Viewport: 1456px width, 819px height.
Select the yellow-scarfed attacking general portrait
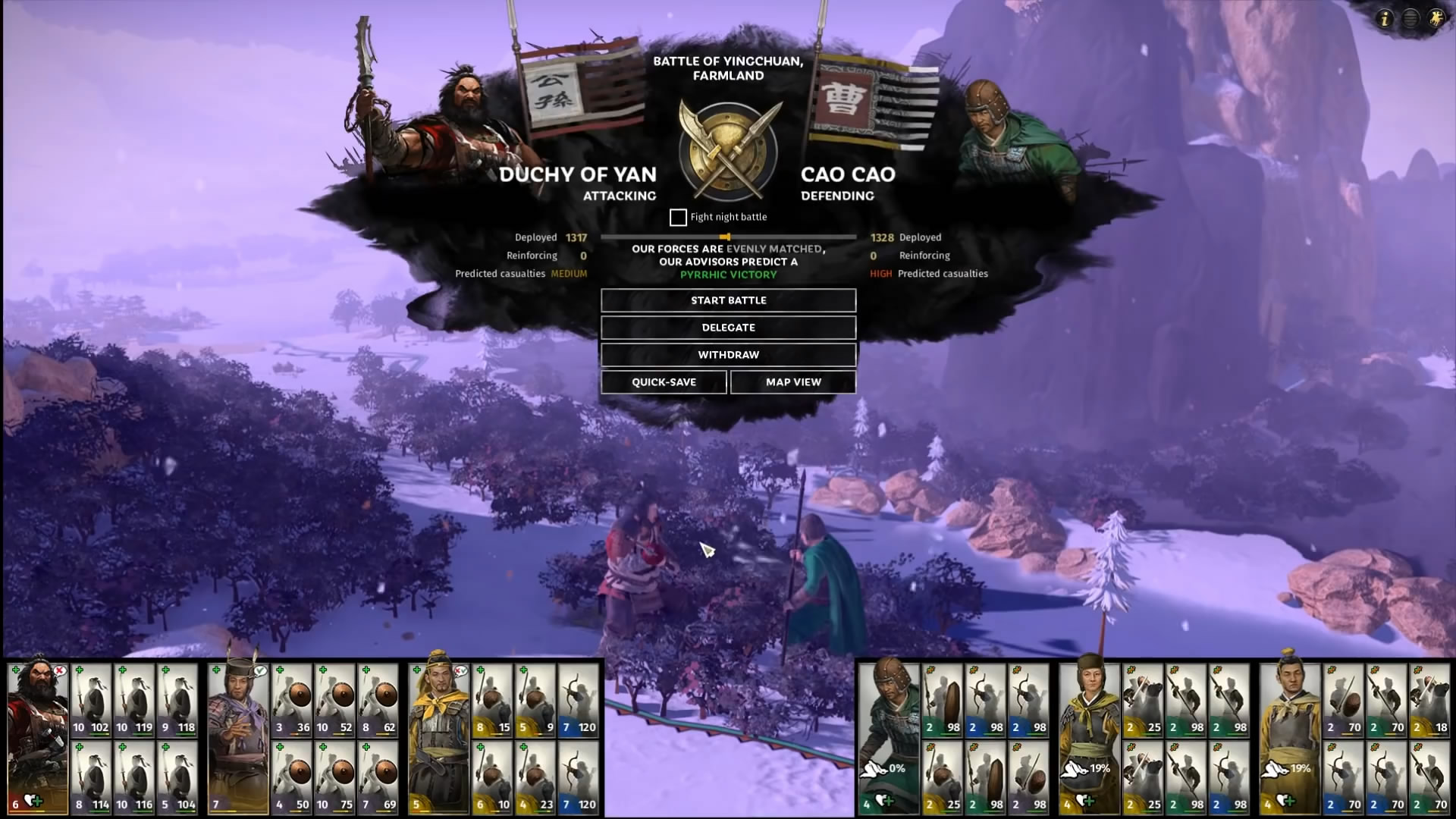pos(438,736)
